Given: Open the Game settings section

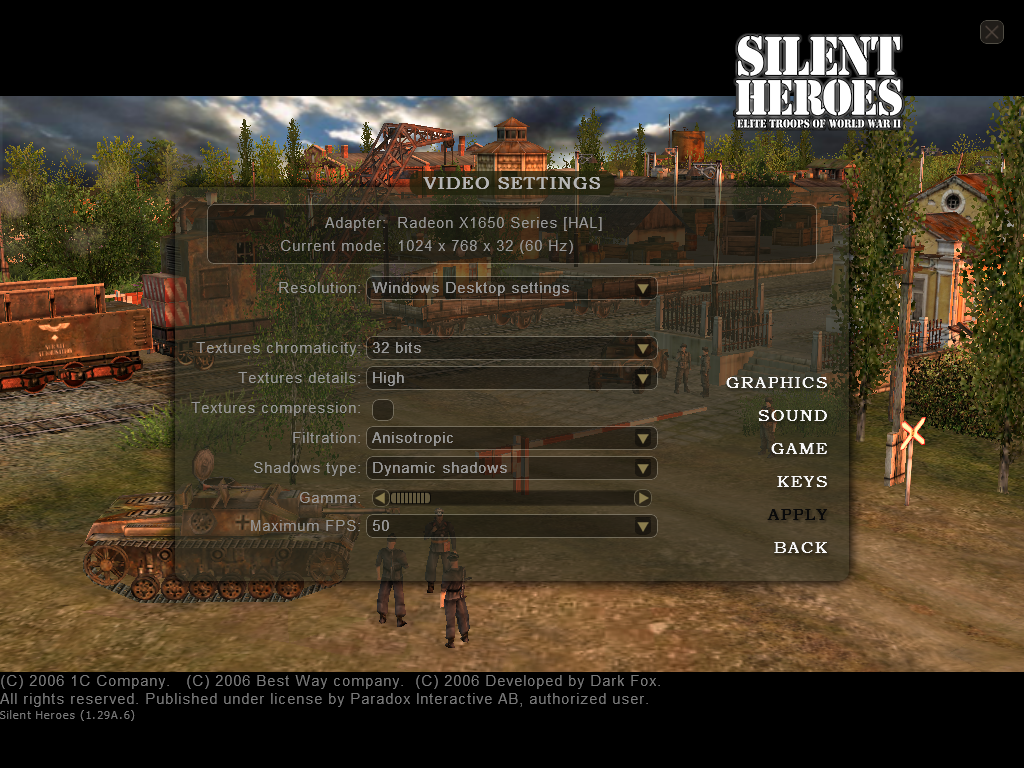Looking at the screenshot, I should point(799,448).
